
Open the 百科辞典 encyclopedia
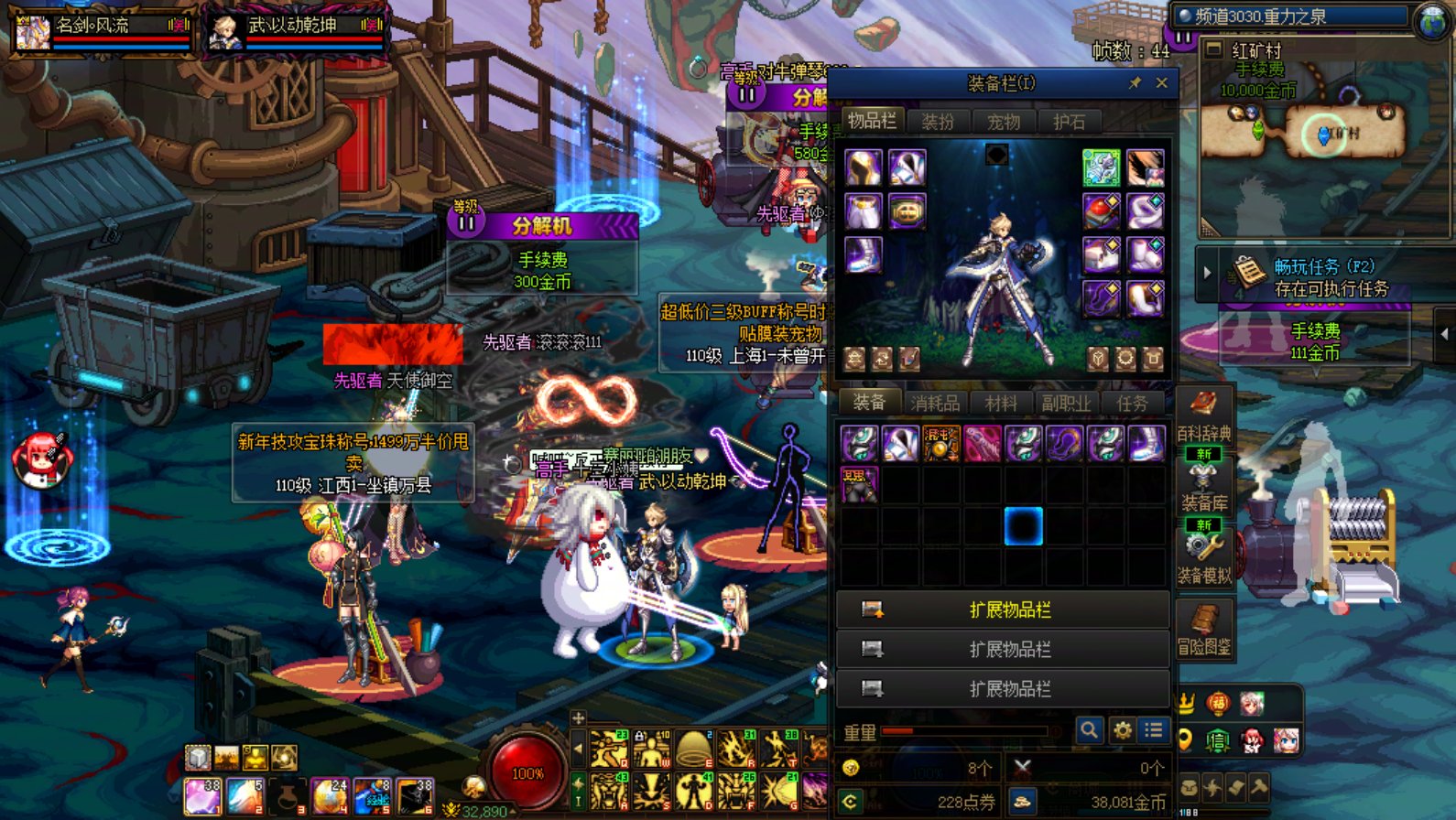pos(1203,415)
